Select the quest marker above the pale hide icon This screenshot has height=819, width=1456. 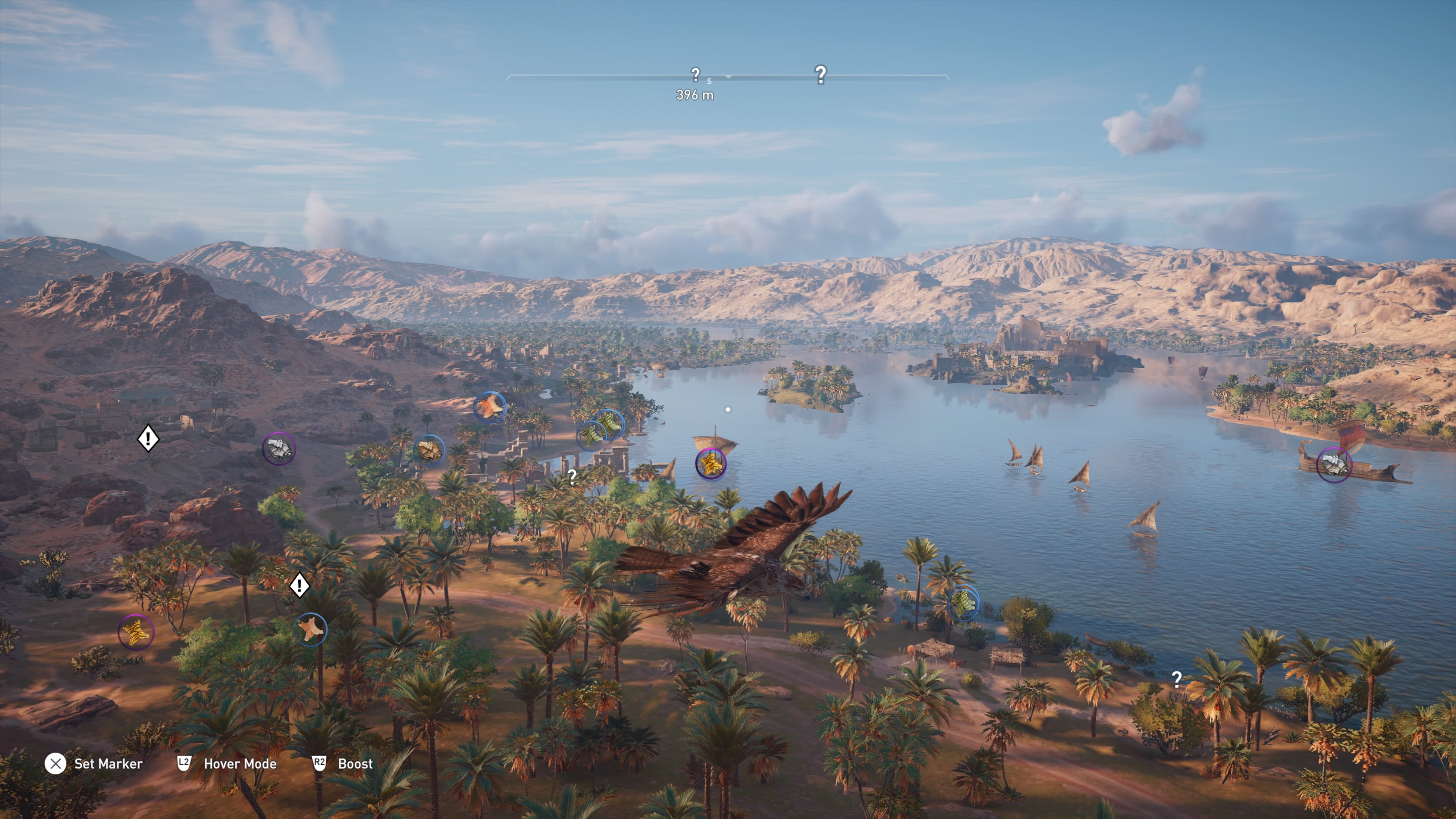(x=299, y=585)
